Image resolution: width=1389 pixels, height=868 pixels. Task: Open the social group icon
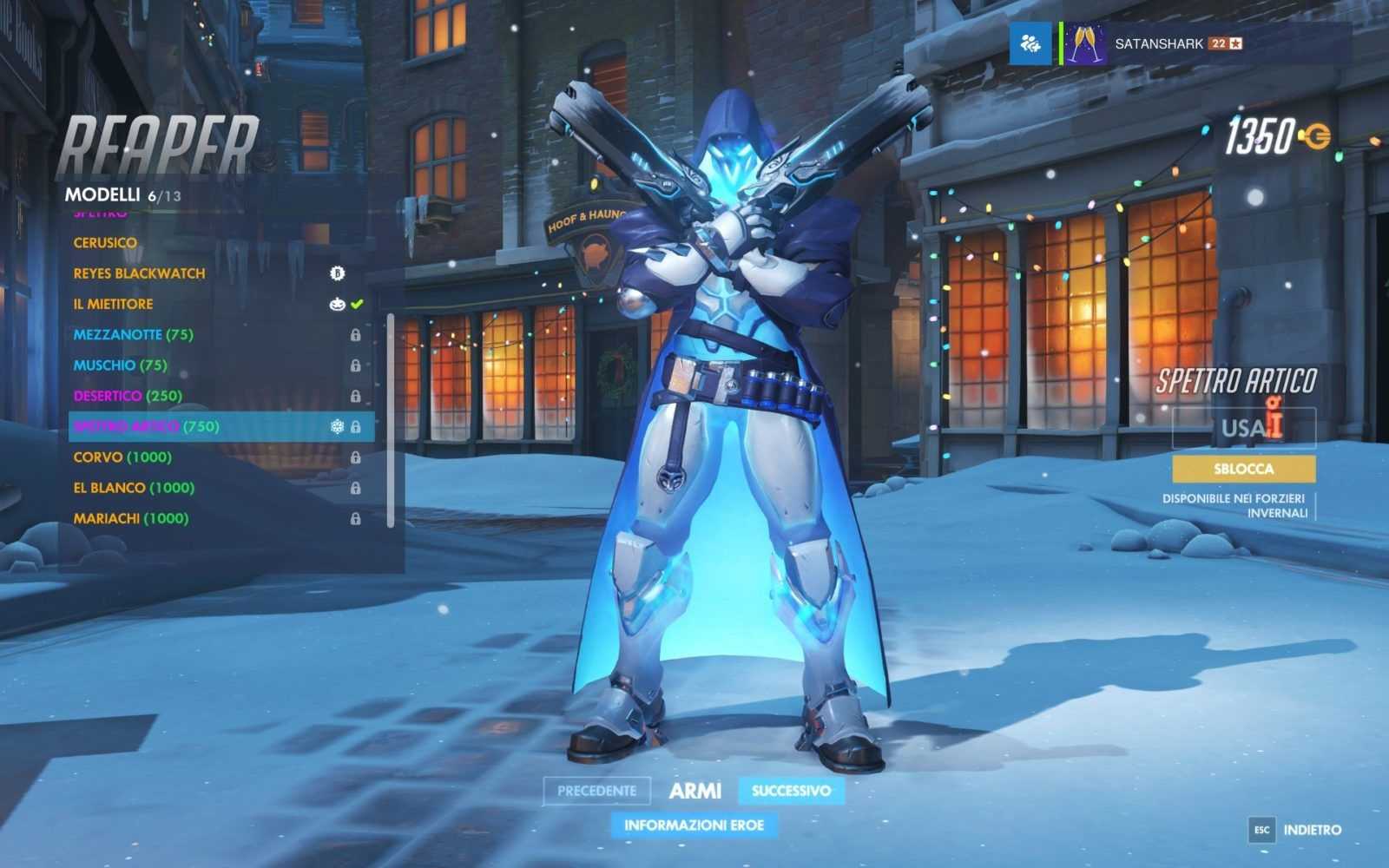tap(1030, 43)
